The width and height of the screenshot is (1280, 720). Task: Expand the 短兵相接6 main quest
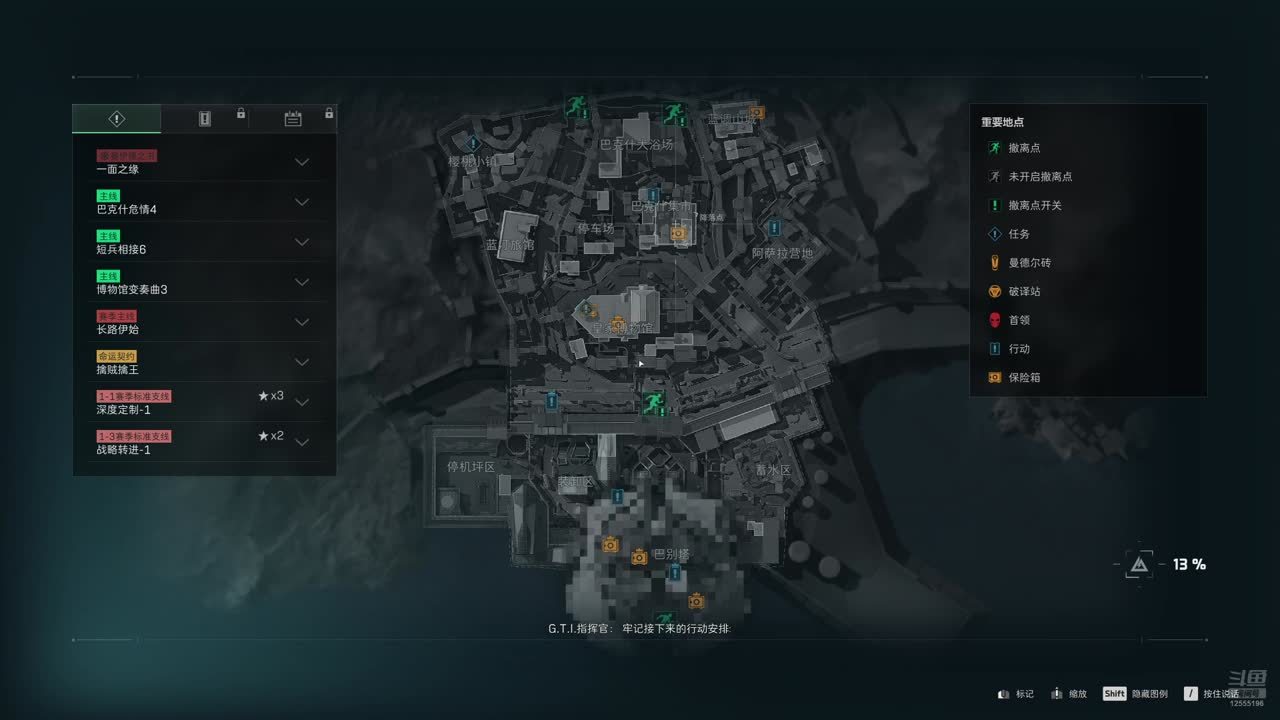click(301, 242)
